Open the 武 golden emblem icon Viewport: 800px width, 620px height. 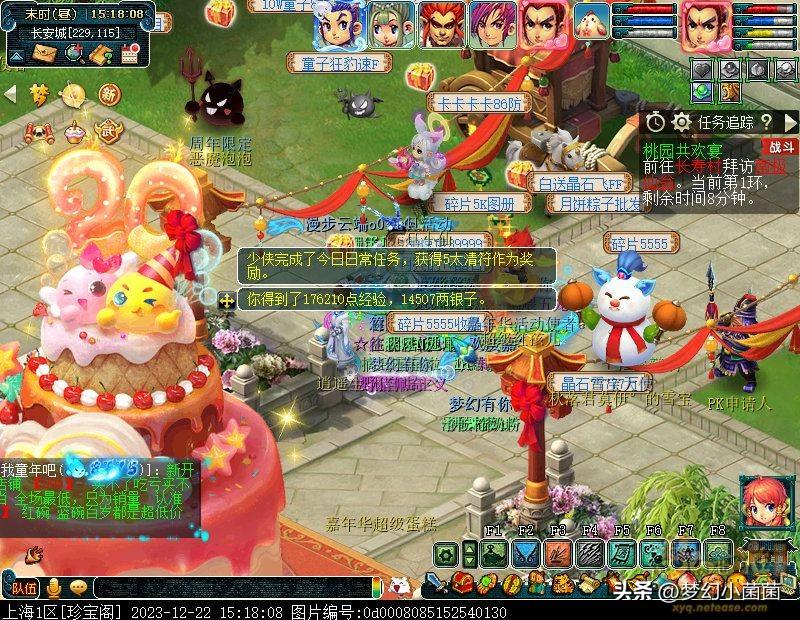pos(108,131)
